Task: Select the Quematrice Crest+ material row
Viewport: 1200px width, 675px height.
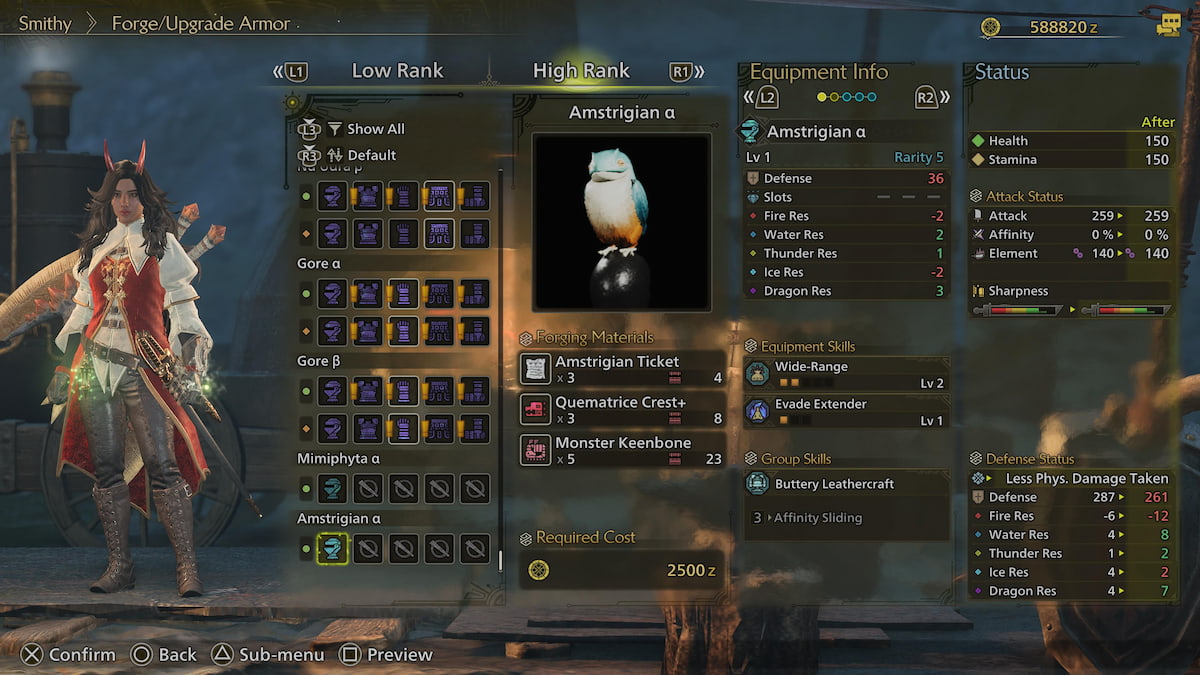Action: tap(622, 408)
